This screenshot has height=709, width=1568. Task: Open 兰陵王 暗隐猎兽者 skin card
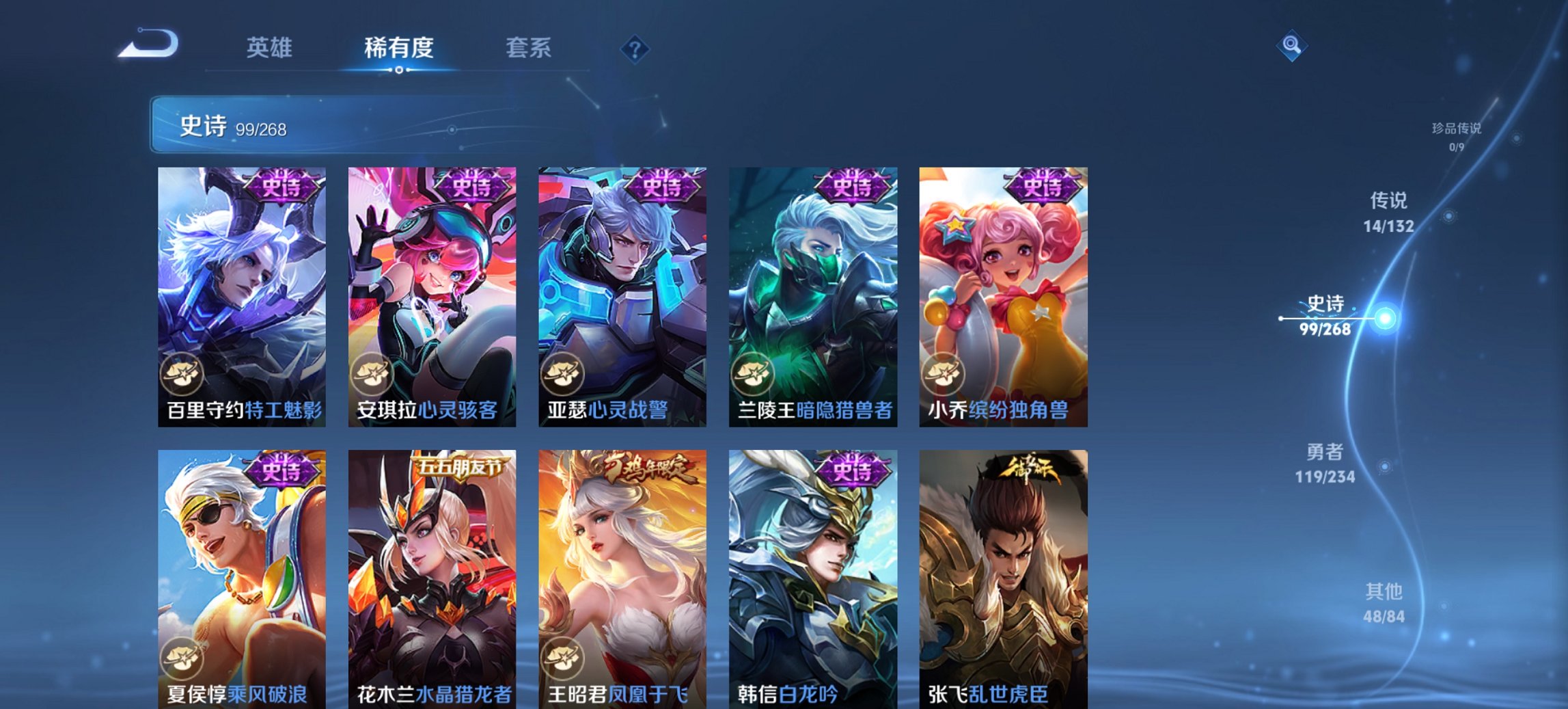813,294
